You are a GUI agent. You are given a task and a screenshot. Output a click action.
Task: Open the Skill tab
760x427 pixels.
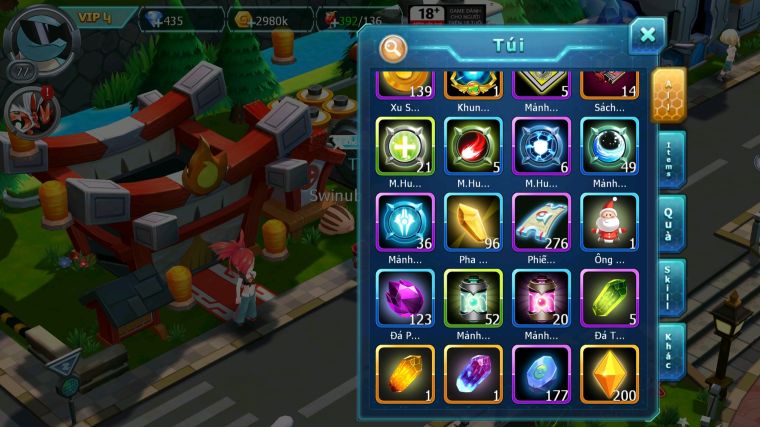pos(669,288)
